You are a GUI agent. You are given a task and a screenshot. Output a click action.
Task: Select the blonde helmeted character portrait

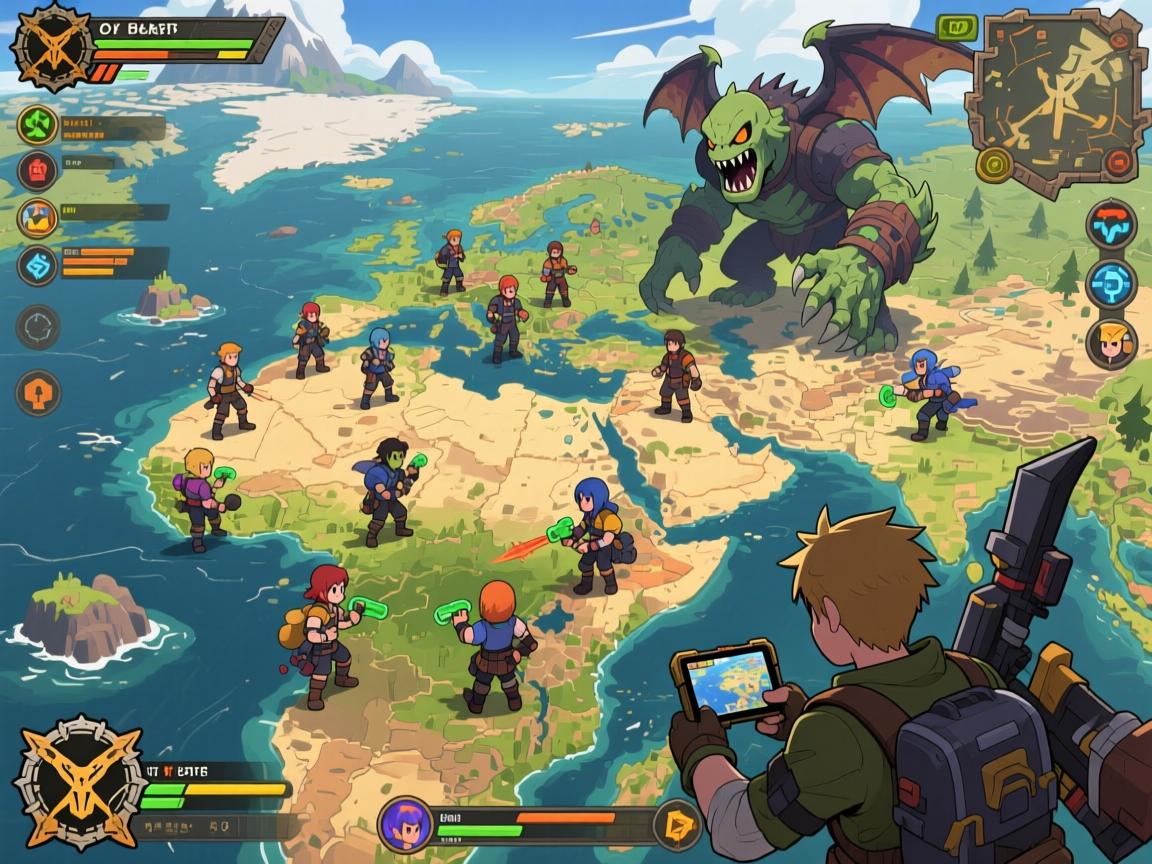(x=1111, y=343)
